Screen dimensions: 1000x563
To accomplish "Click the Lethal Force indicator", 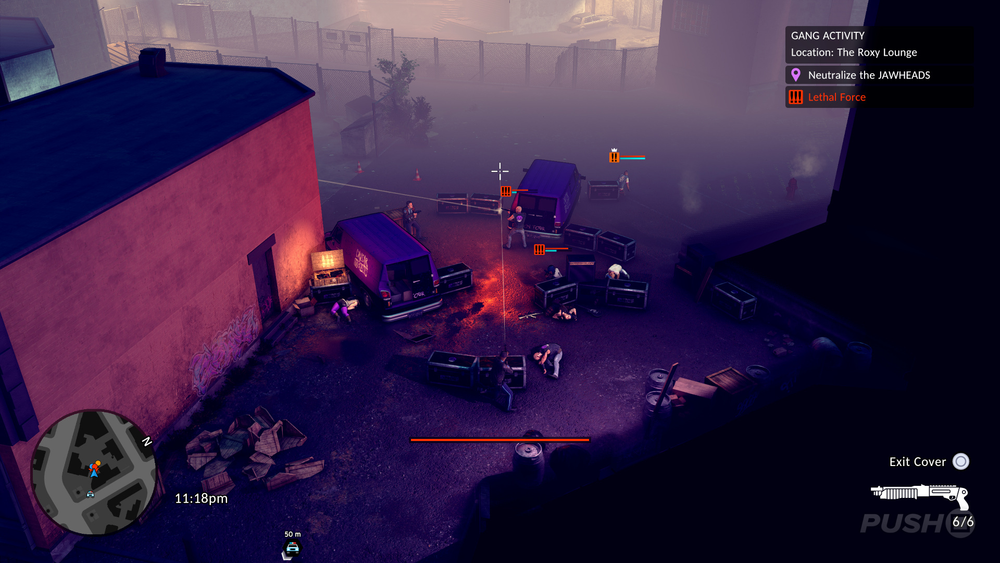I will 836,97.
